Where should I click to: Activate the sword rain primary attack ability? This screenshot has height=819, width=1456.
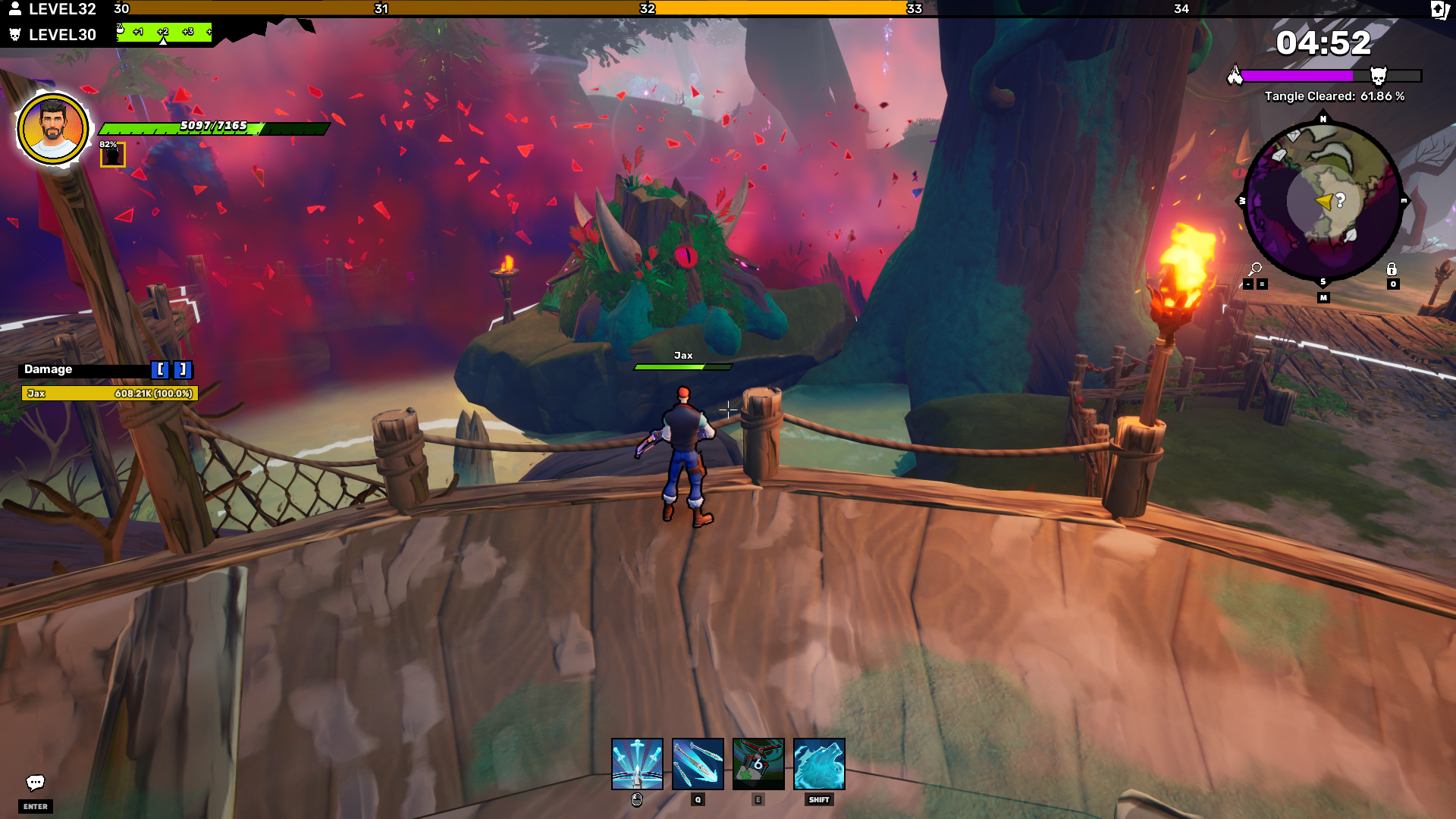click(637, 764)
